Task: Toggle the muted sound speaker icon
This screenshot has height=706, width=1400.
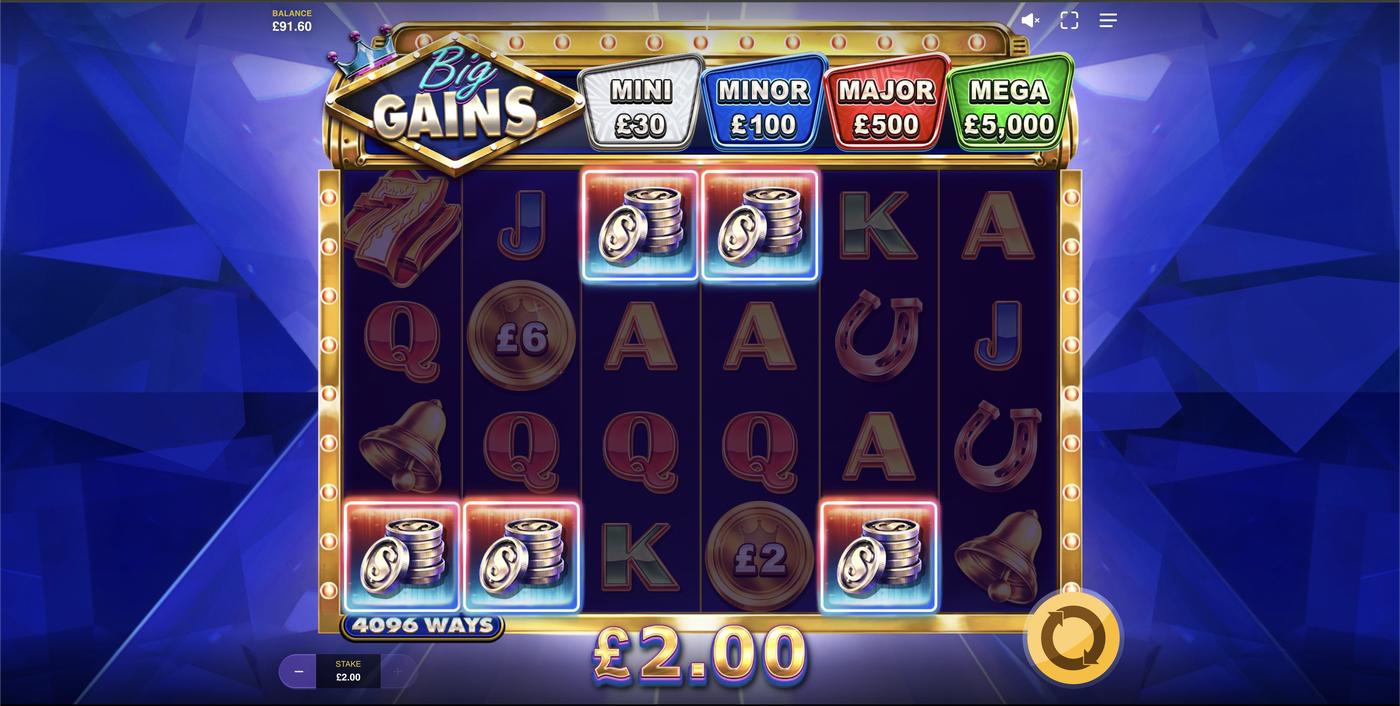Action: click(x=1030, y=20)
